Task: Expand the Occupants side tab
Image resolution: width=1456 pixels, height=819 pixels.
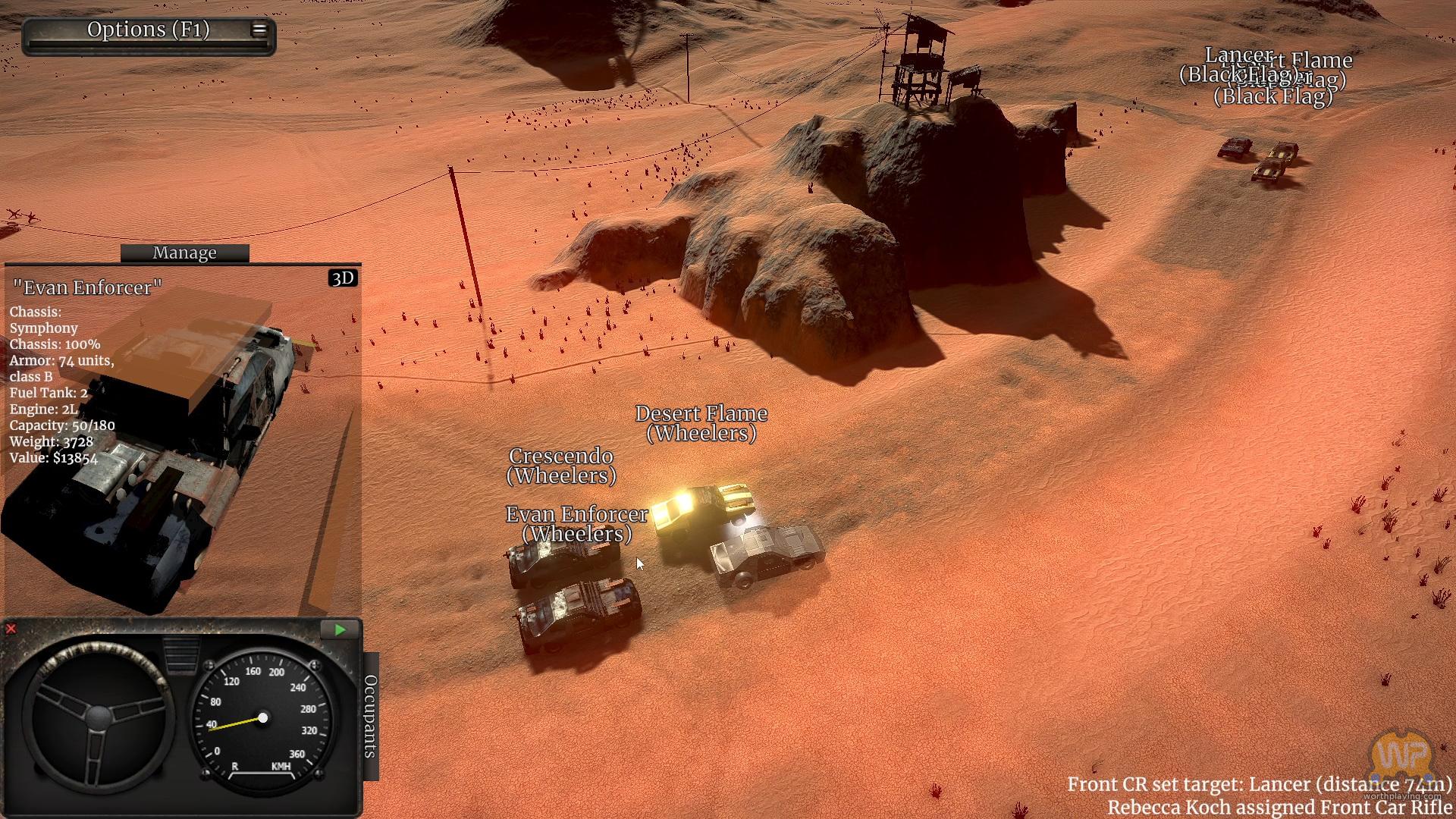Action: coord(370,716)
